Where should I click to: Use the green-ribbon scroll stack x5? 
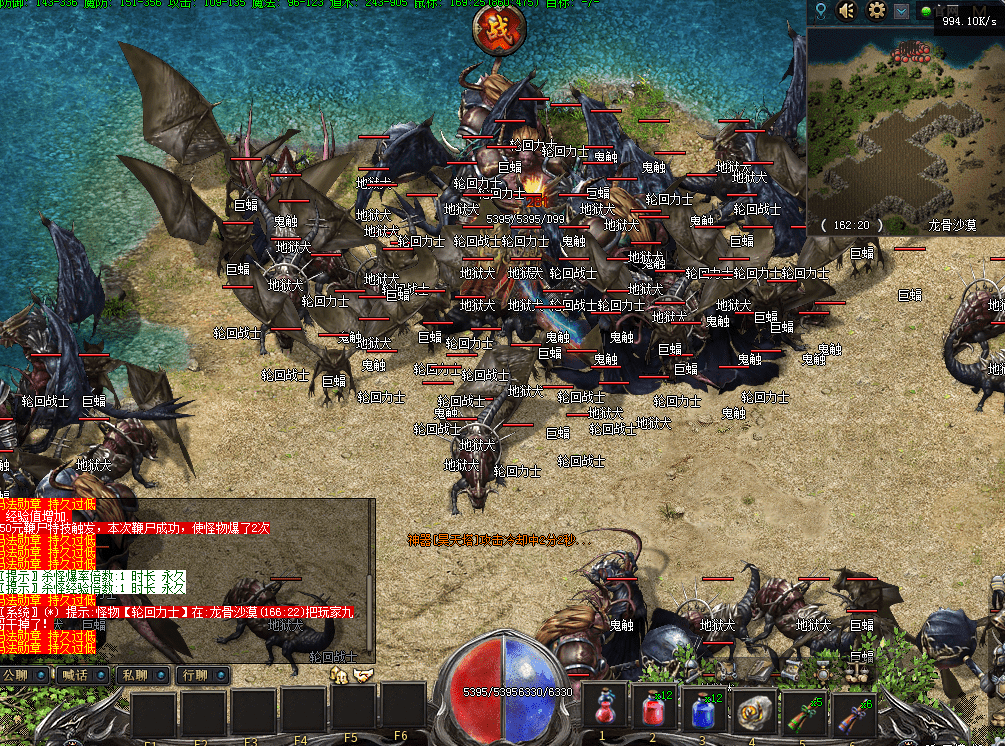tap(805, 711)
